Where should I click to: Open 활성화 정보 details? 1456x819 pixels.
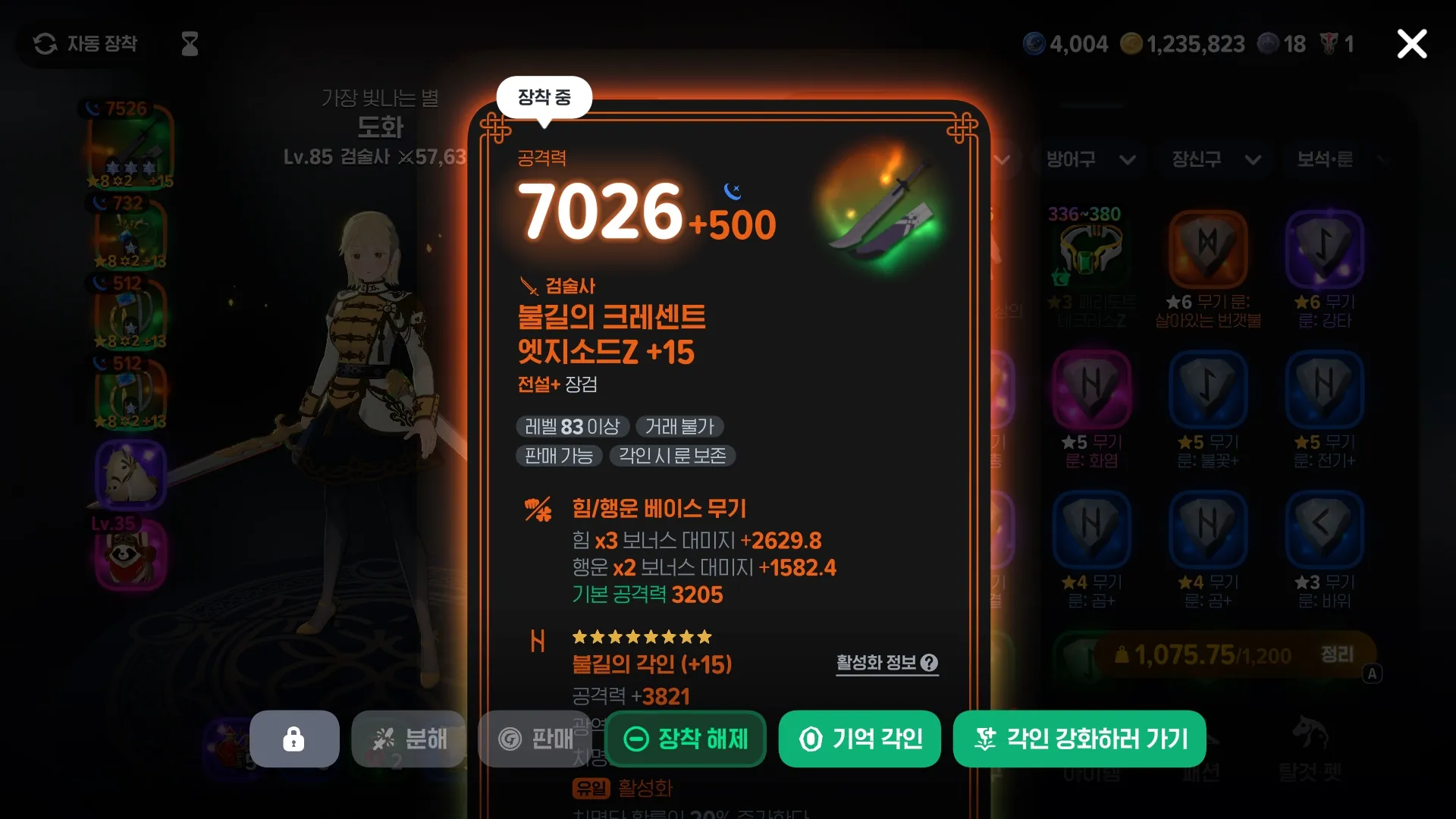click(886, 663)
